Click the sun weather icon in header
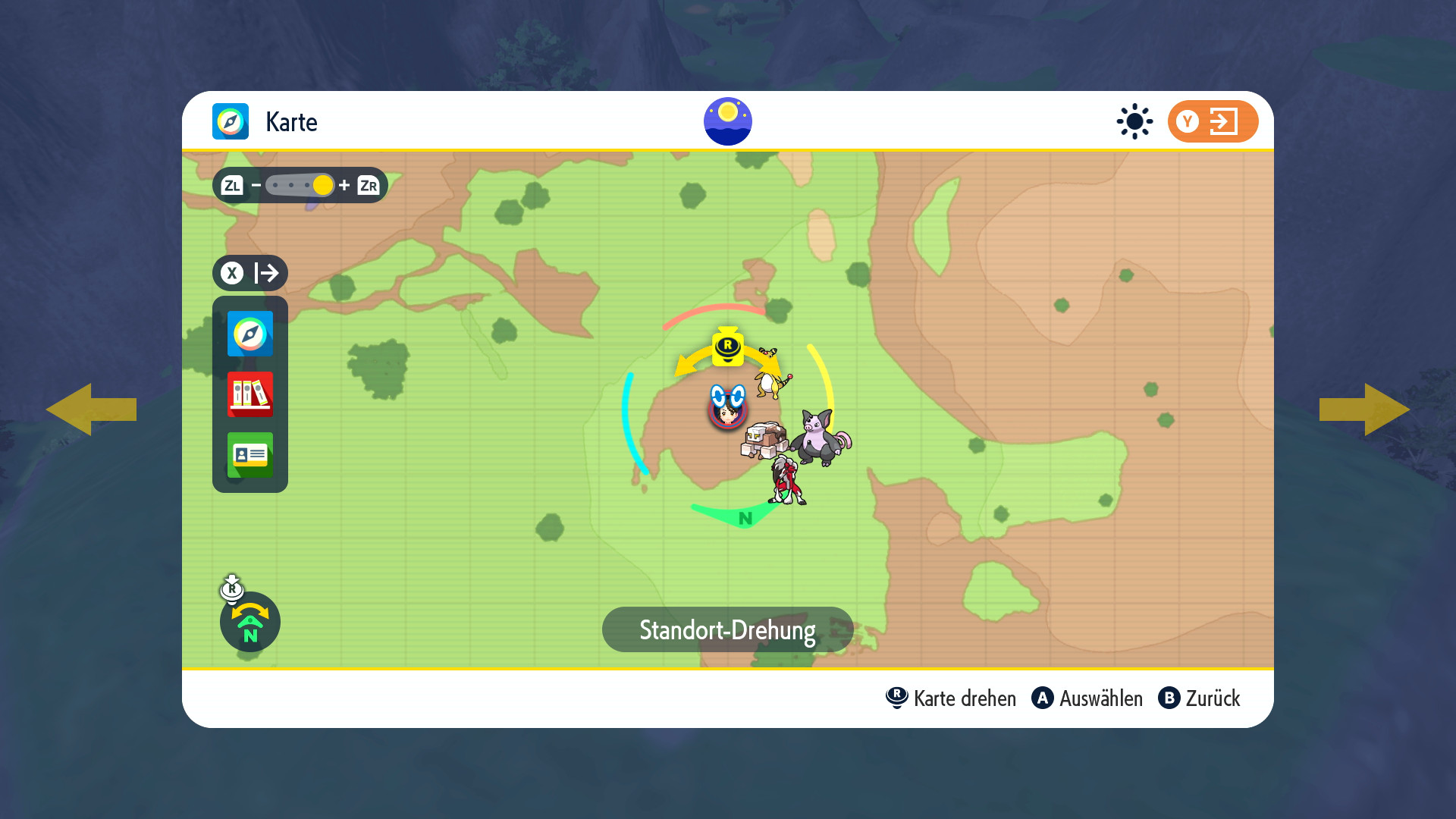The height and width of the screenshot is (819, 1456). (1134, 121)
